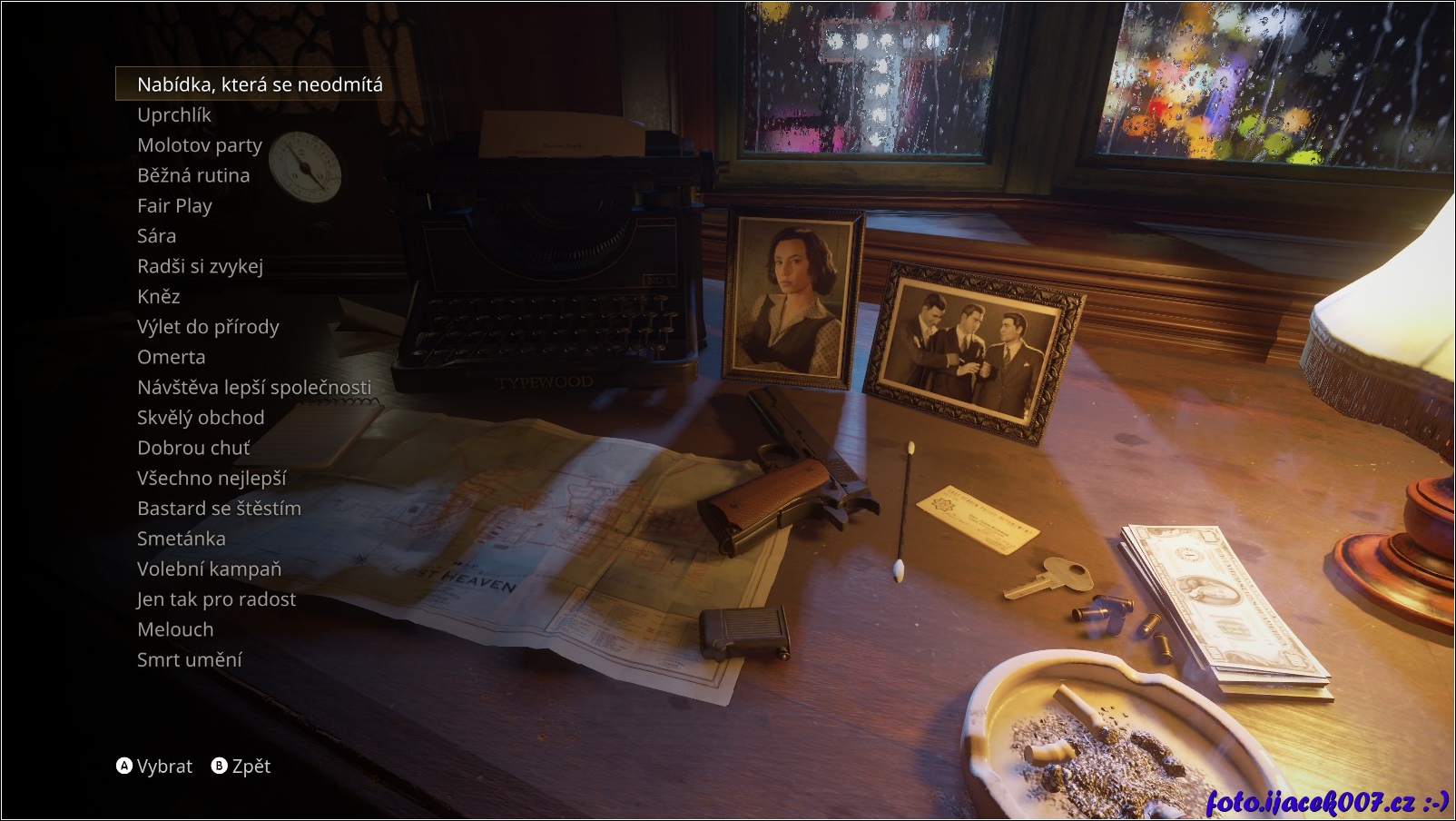The width and height of the screenshot is (1456, 821).
Task: Select chapter Nabídka, která se neodmítá
Action: [x=260, y=84]
